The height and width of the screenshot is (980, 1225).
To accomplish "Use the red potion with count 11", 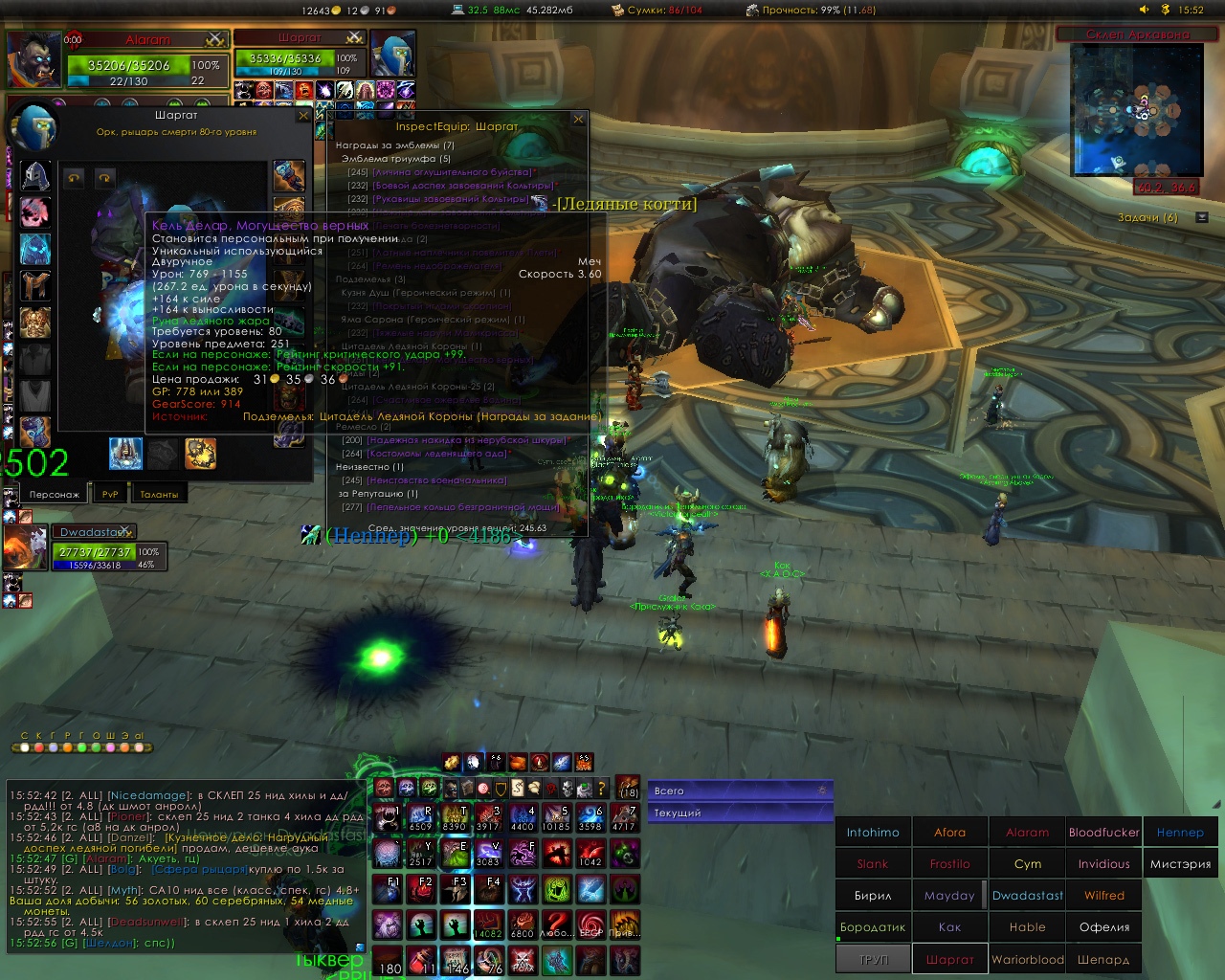I will pos(422,960).
